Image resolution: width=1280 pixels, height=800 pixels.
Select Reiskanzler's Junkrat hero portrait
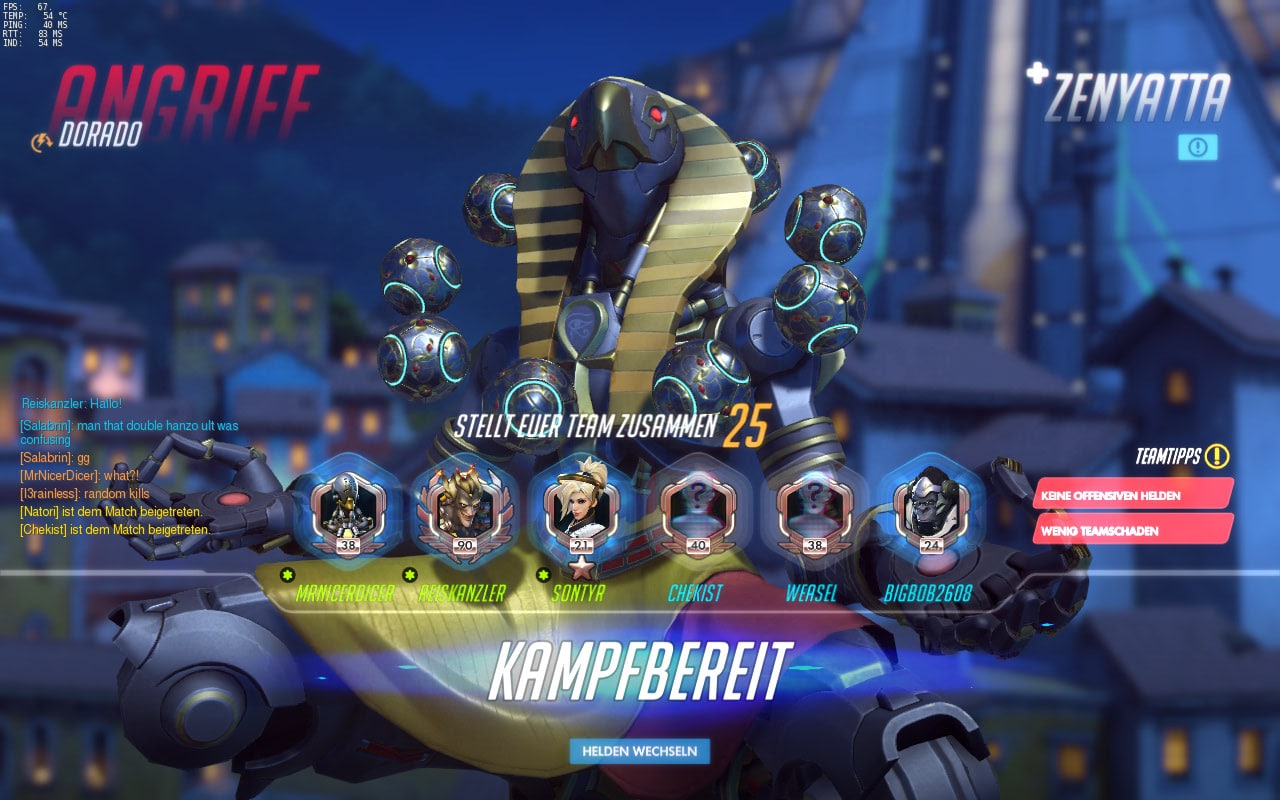464,510
